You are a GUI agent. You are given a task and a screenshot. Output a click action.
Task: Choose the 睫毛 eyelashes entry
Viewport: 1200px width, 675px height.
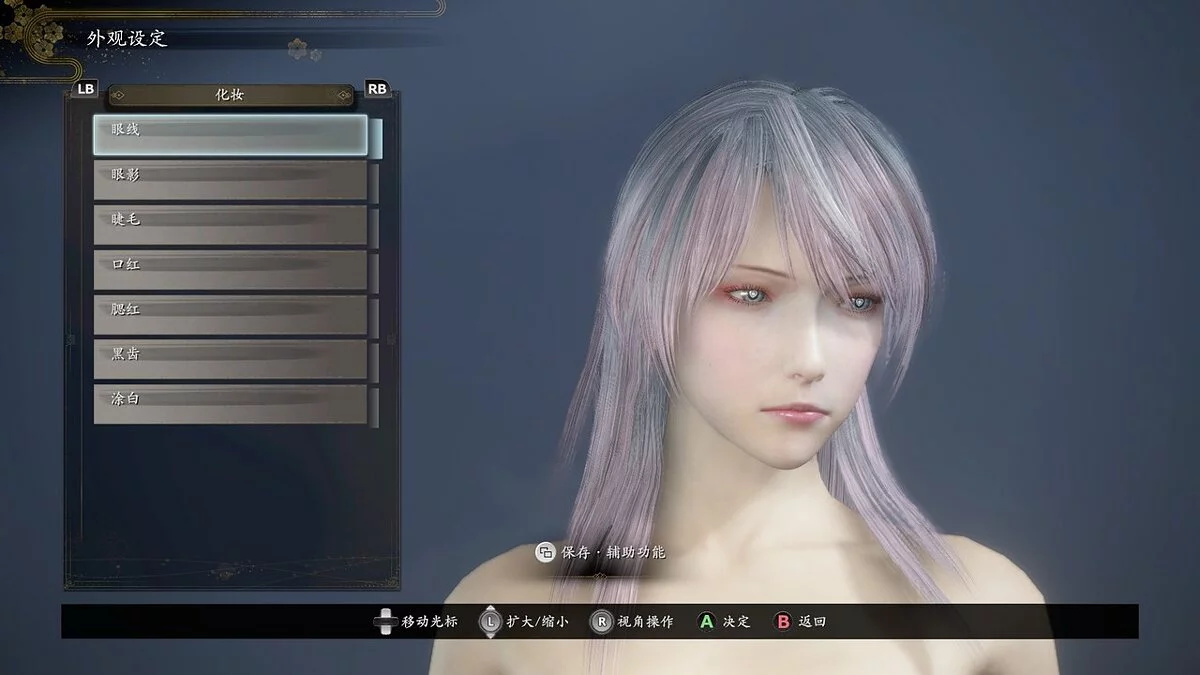click(x=230, y=225)
